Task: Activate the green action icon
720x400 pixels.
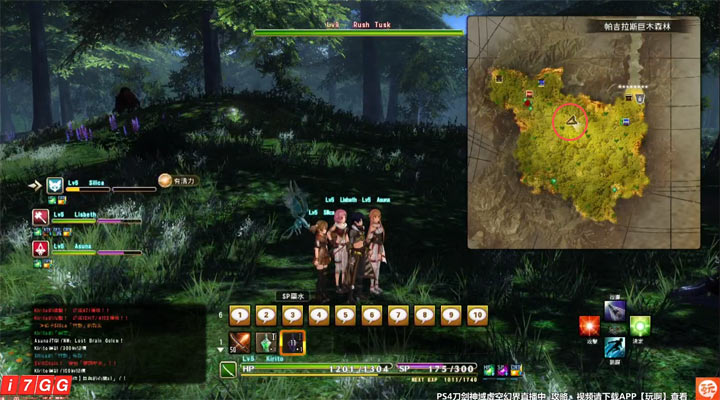Action: 640,326
